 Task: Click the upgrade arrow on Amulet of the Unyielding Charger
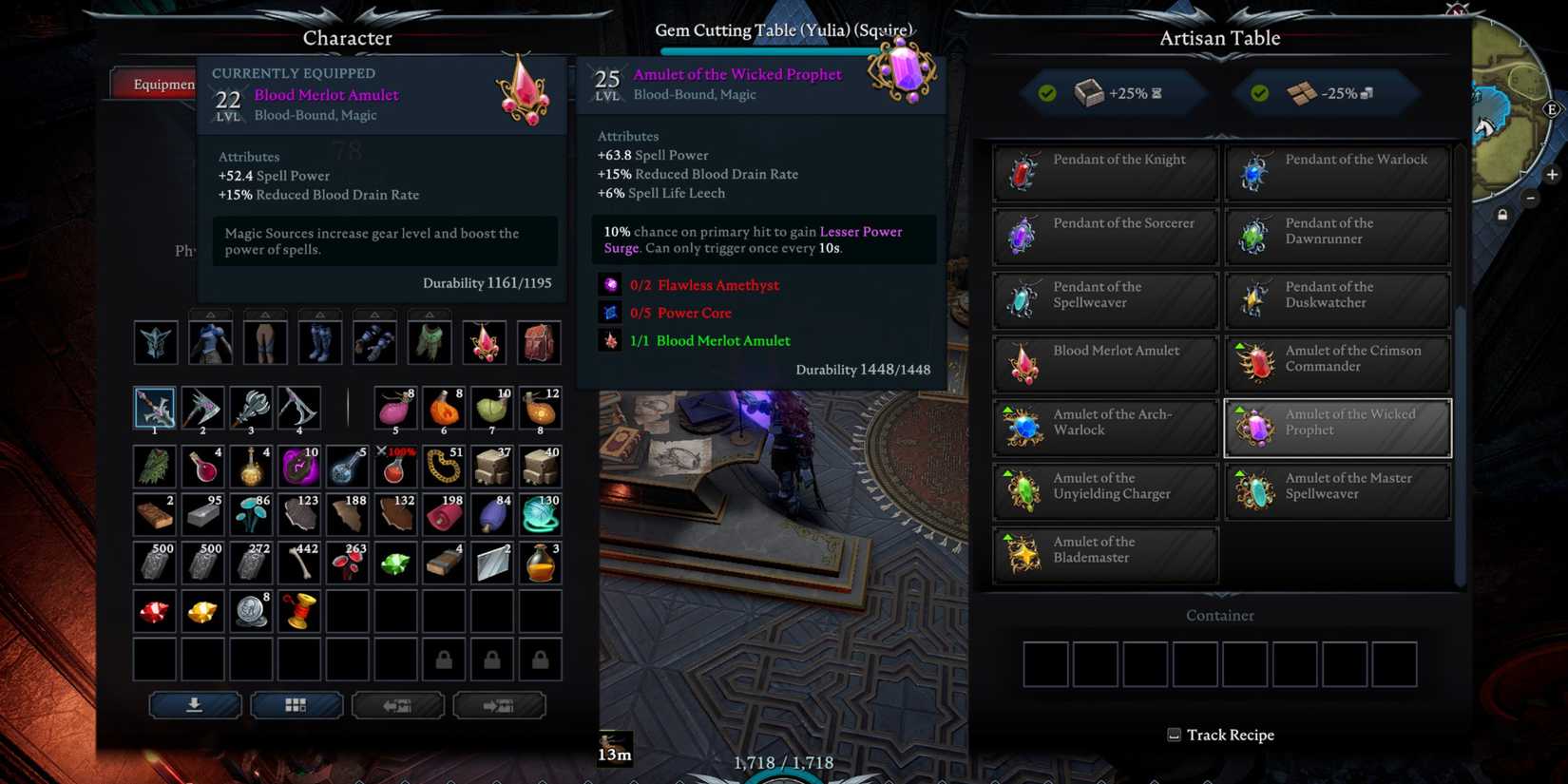pyautogui.click(x=1007, y=472)
